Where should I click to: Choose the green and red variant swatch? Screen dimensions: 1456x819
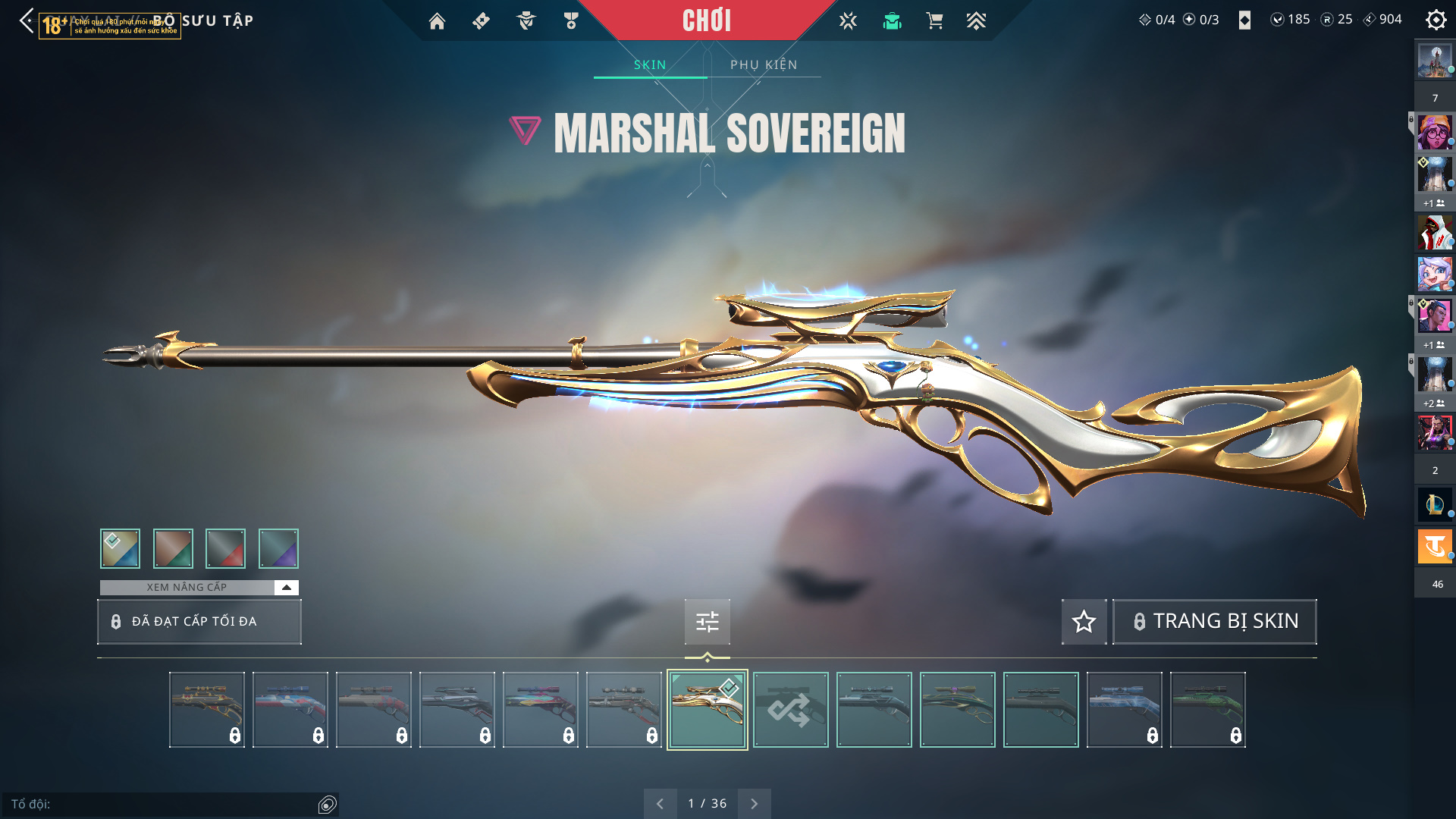pos(173,548)
